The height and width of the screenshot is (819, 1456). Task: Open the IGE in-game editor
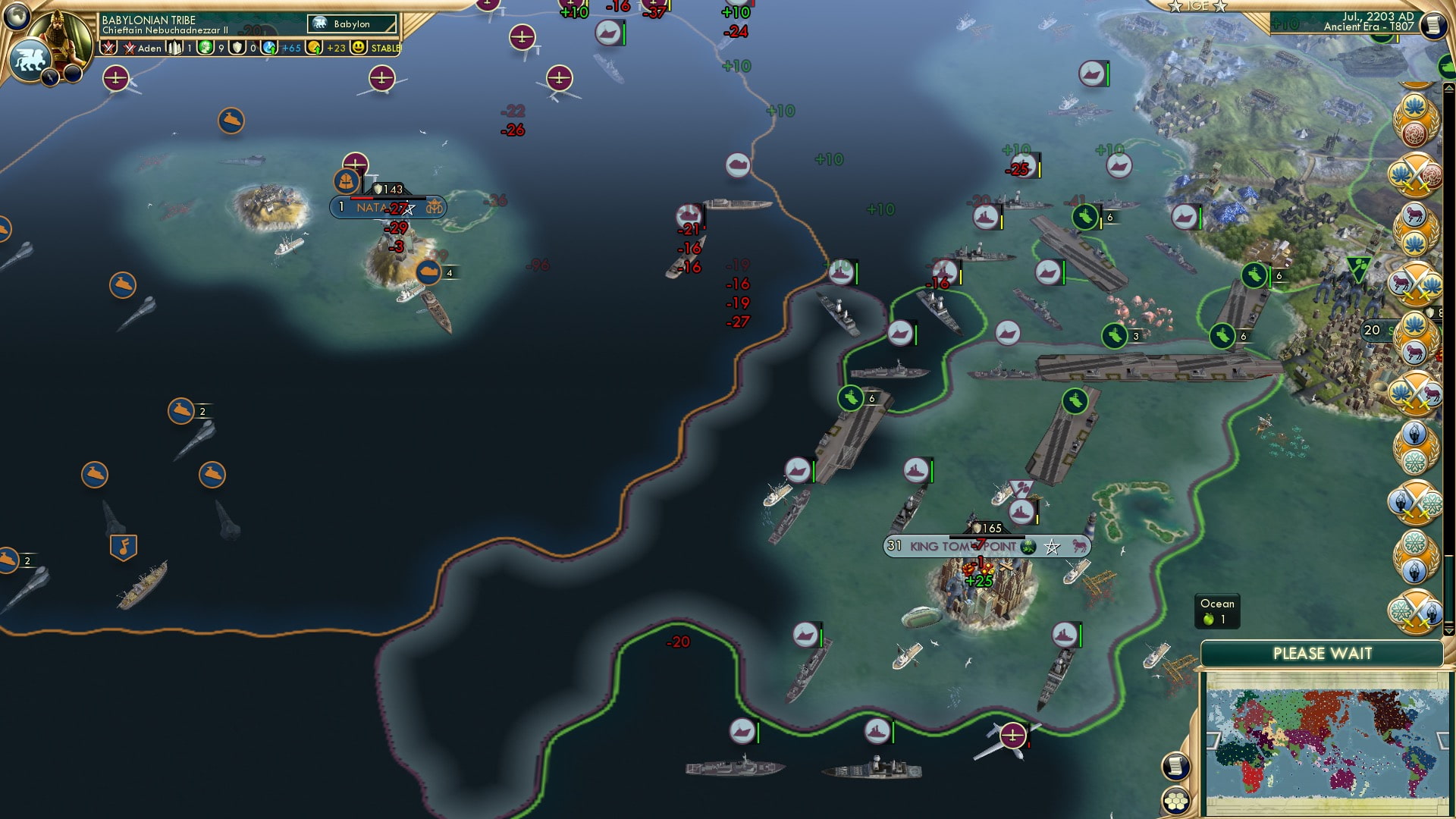click(1198, 7)
